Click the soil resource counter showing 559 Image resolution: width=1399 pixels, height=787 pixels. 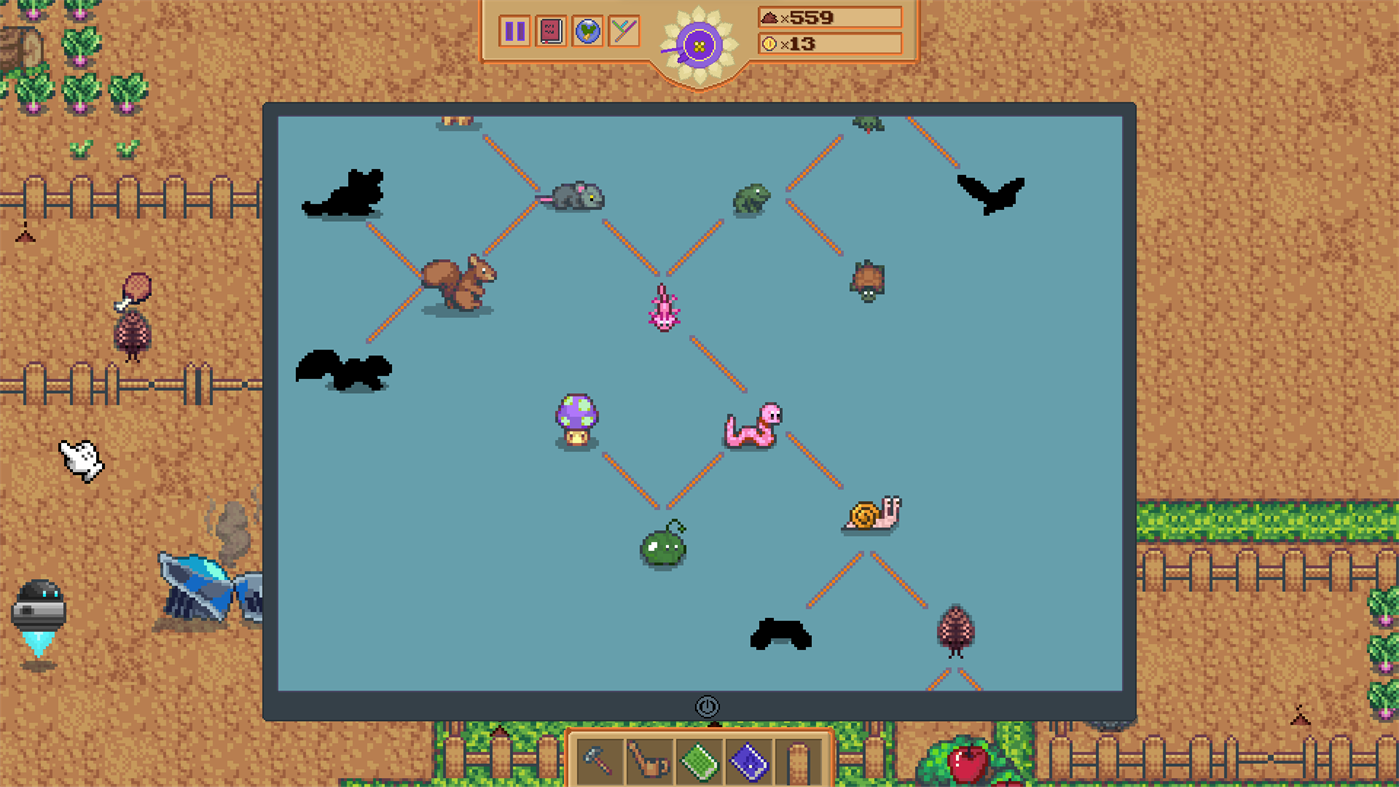click(x=830, y=16)
